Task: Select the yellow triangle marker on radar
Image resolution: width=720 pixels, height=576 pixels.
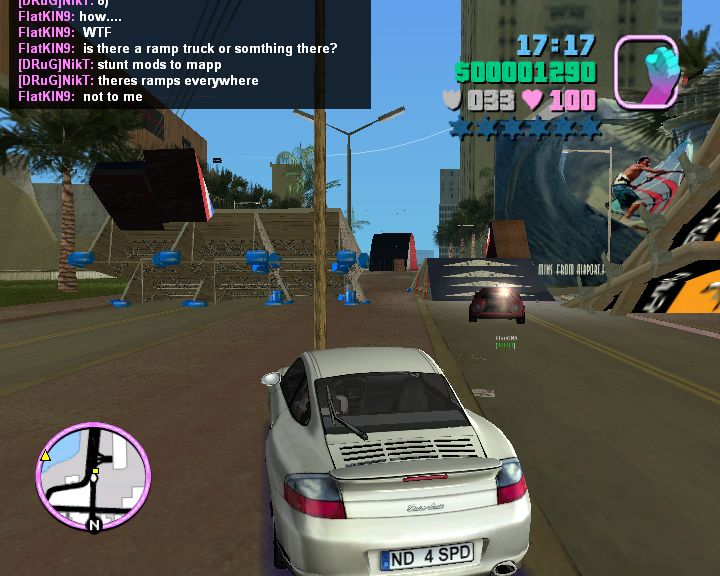Action: 45,456
